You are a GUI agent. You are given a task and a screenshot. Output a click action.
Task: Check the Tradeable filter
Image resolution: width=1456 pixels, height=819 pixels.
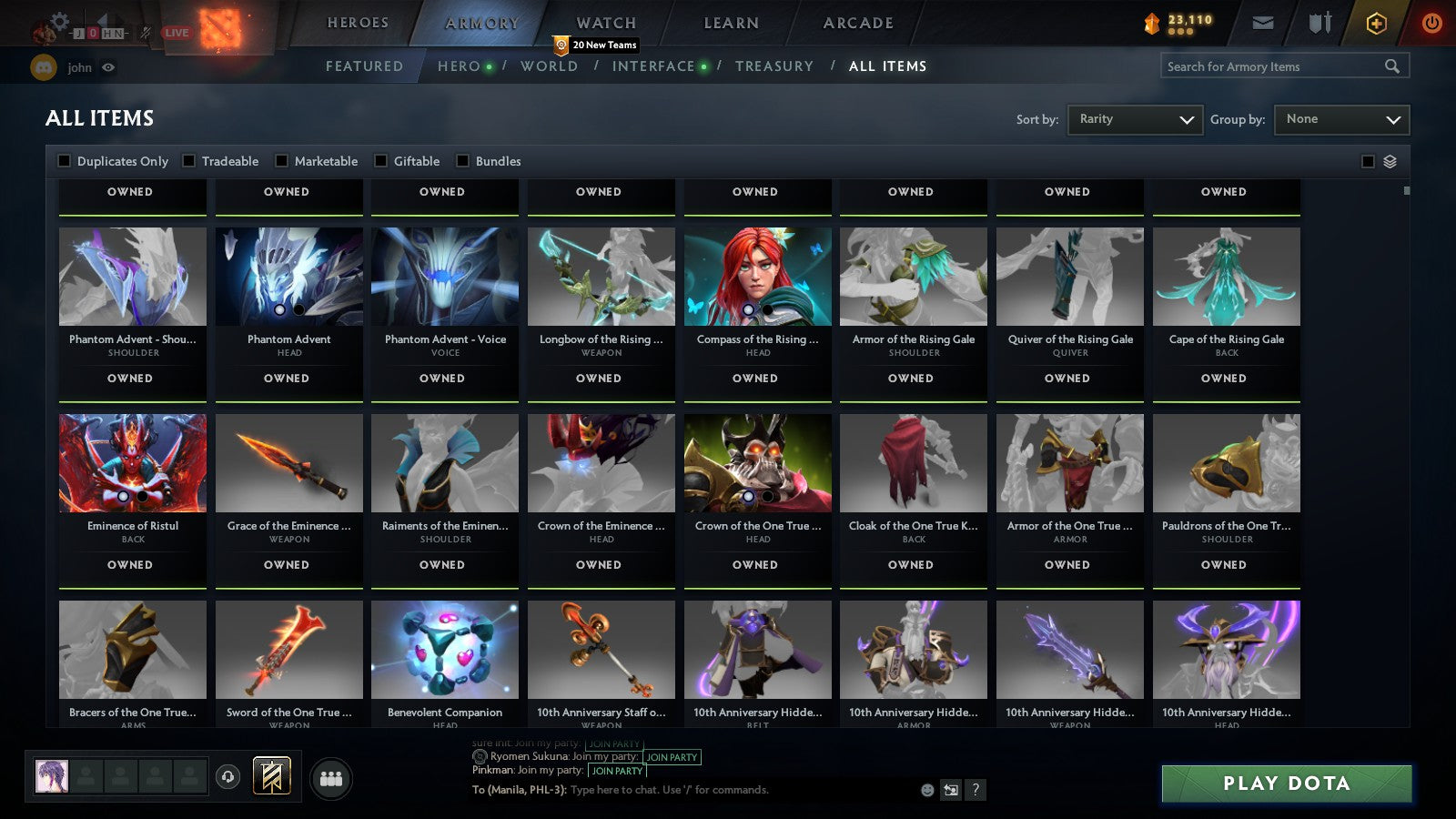point(188,161)
